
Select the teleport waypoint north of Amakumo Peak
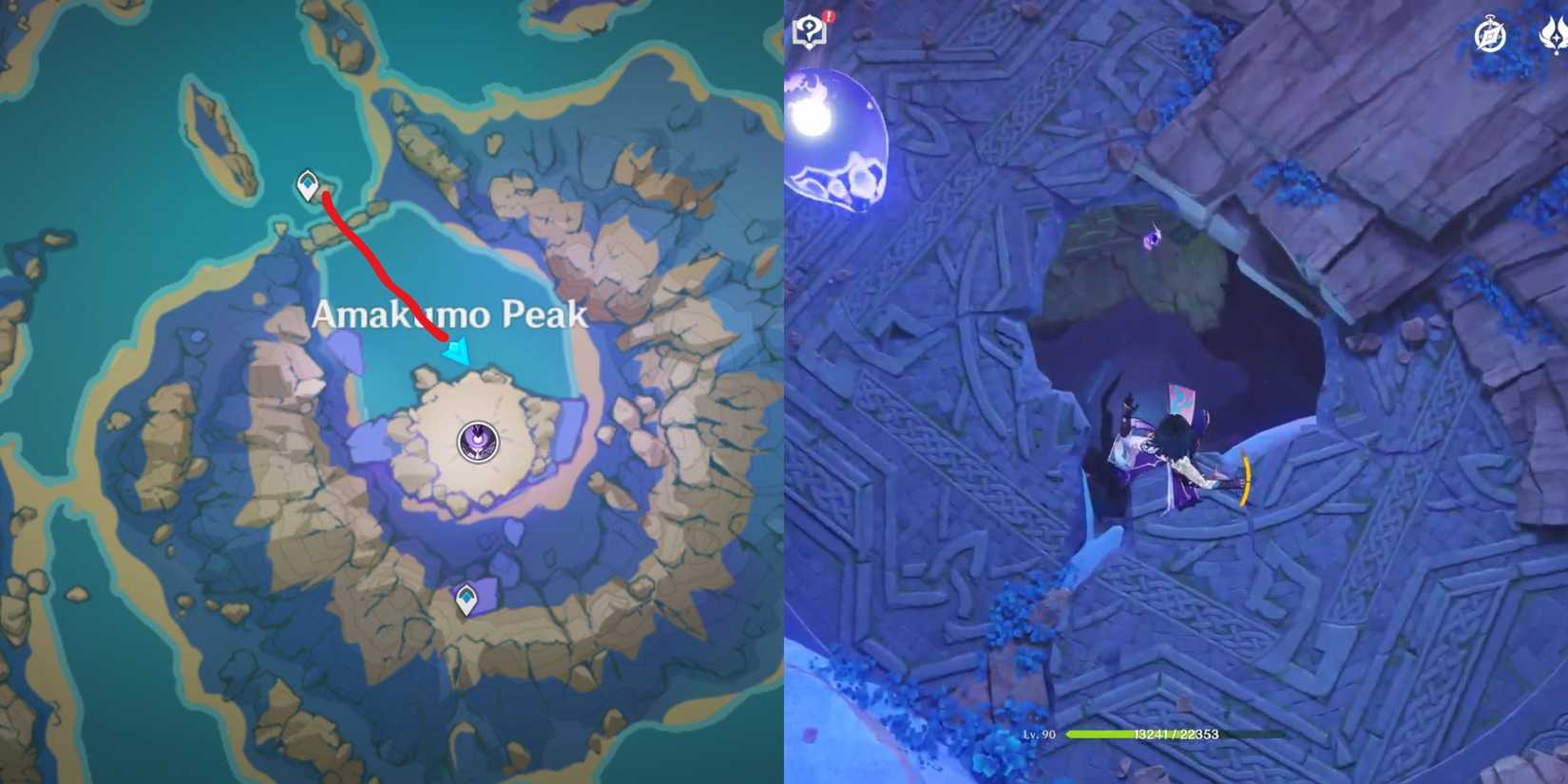click(309, 185)
